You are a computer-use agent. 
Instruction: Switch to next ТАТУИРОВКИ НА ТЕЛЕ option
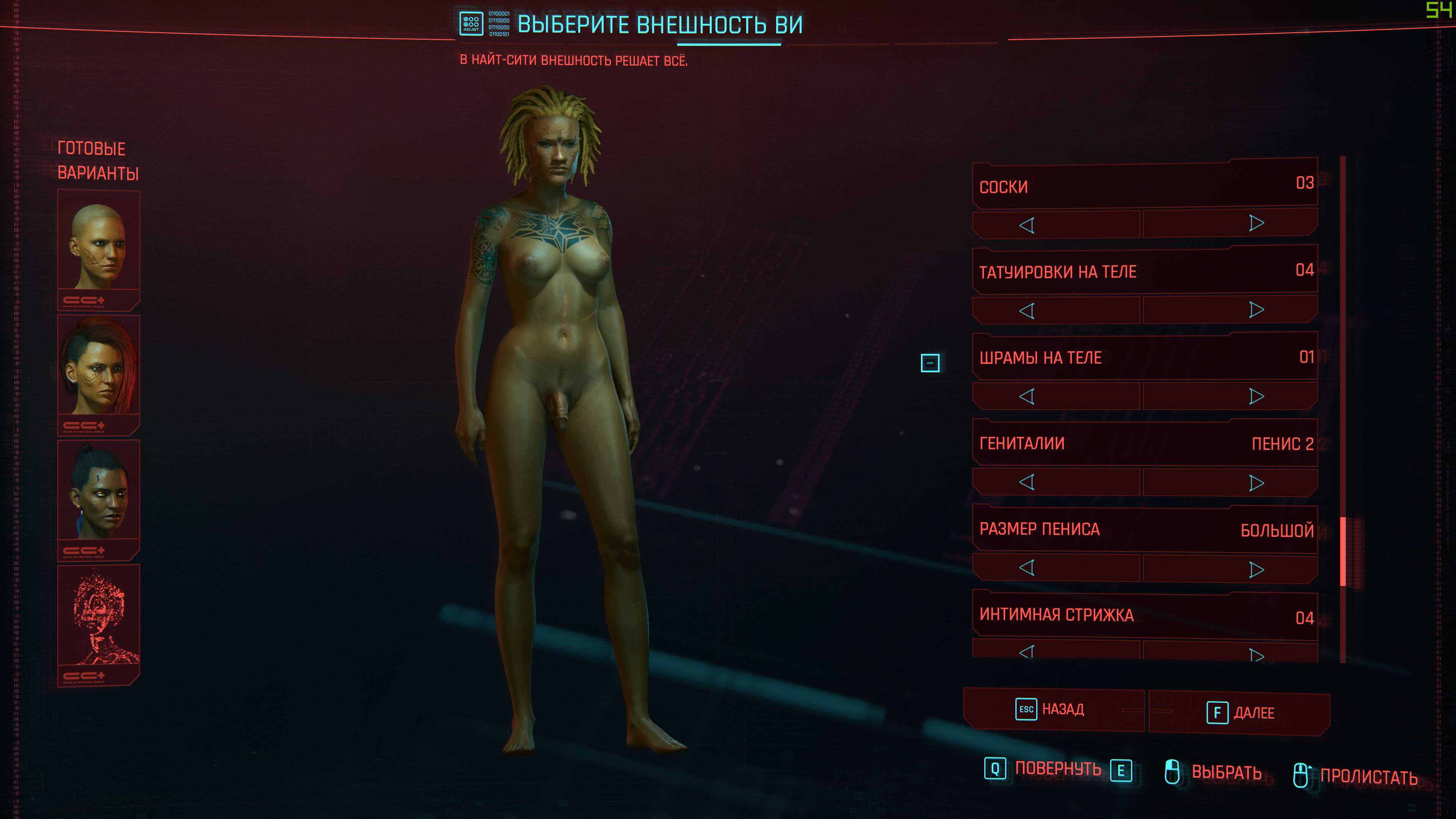(1256, 310)
